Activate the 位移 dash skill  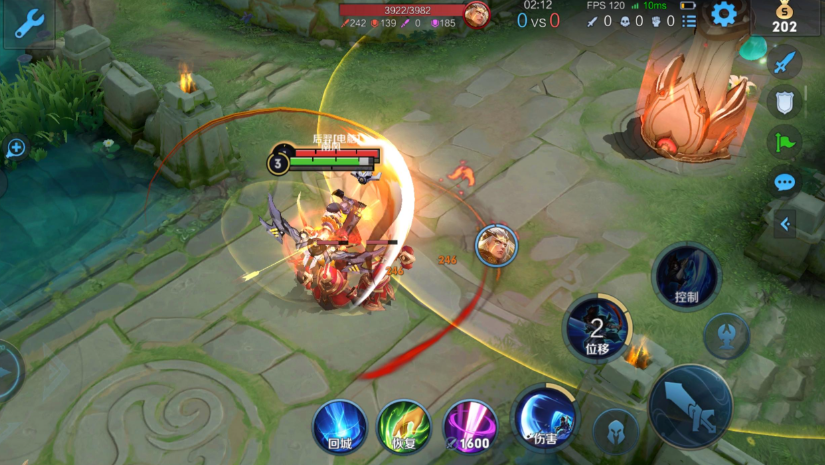[597, 327]
